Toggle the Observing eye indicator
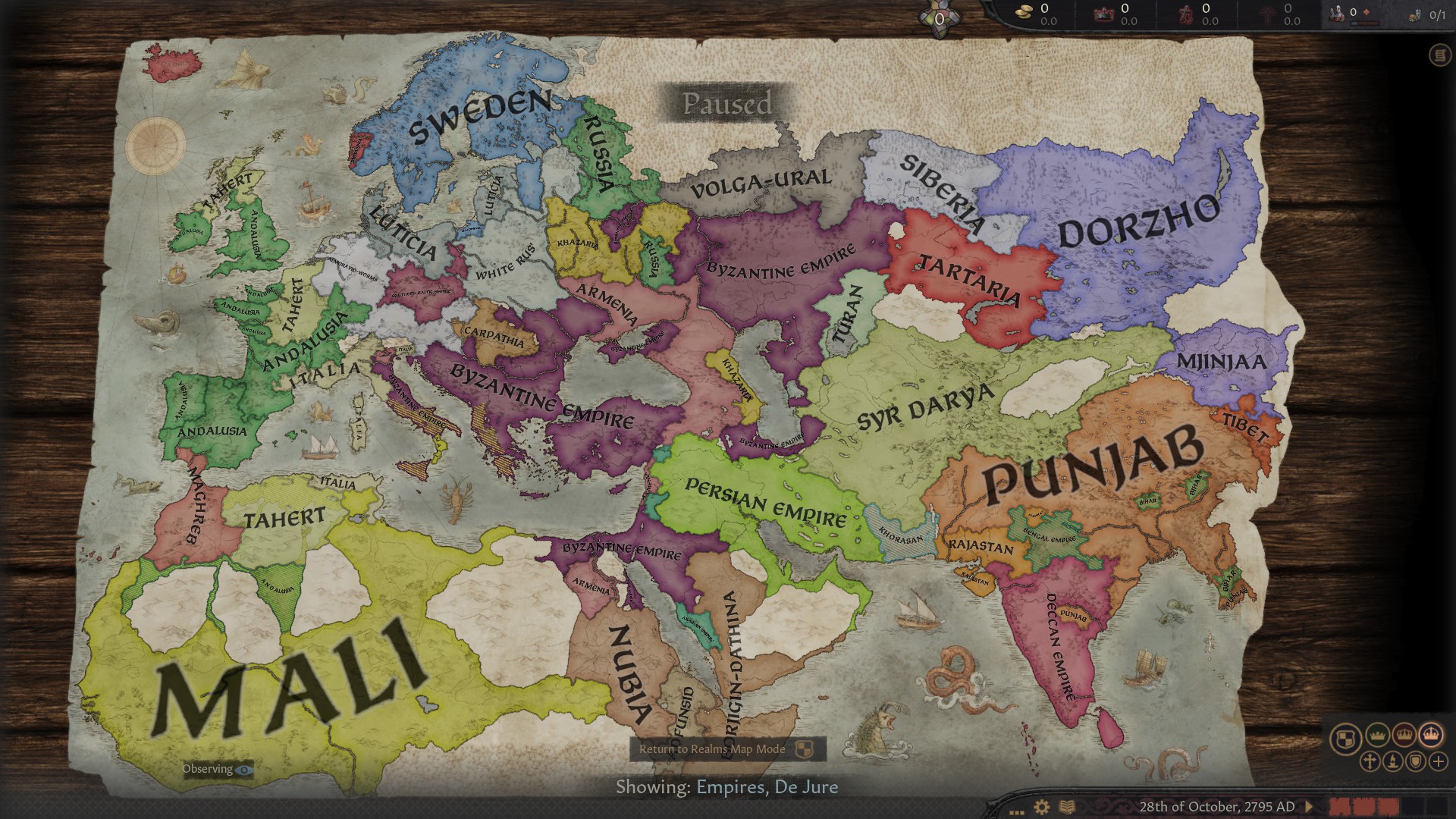Screen dimensions: 1456x819 click(215, 769)
